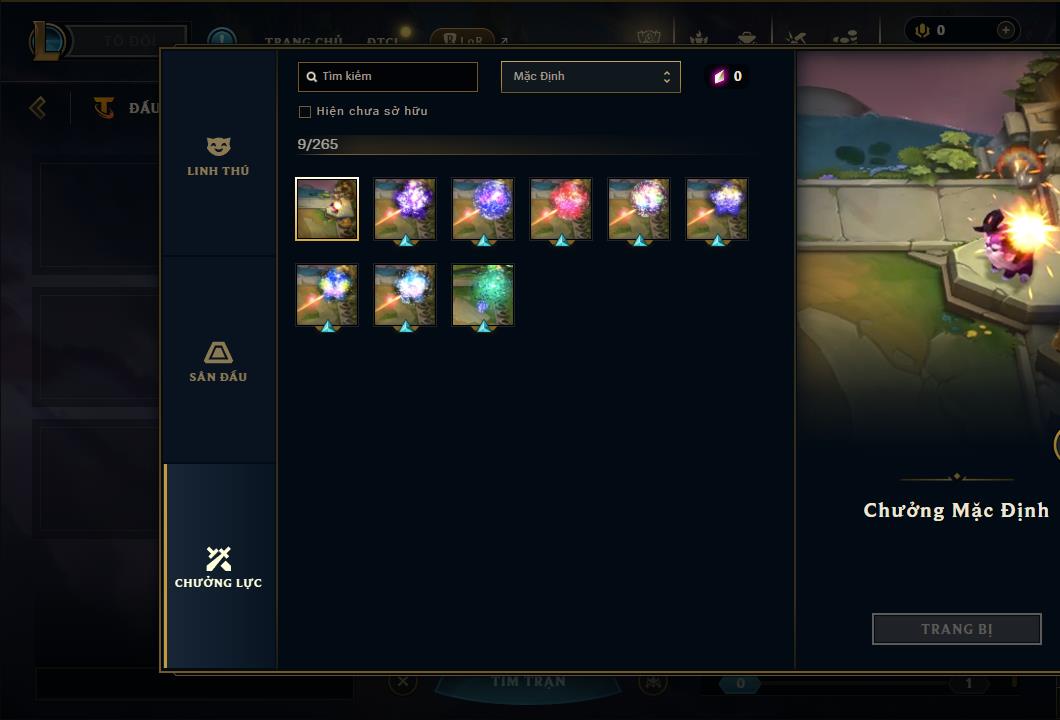
Task: Add currency with the plus button
Action: click(1005, 31)
